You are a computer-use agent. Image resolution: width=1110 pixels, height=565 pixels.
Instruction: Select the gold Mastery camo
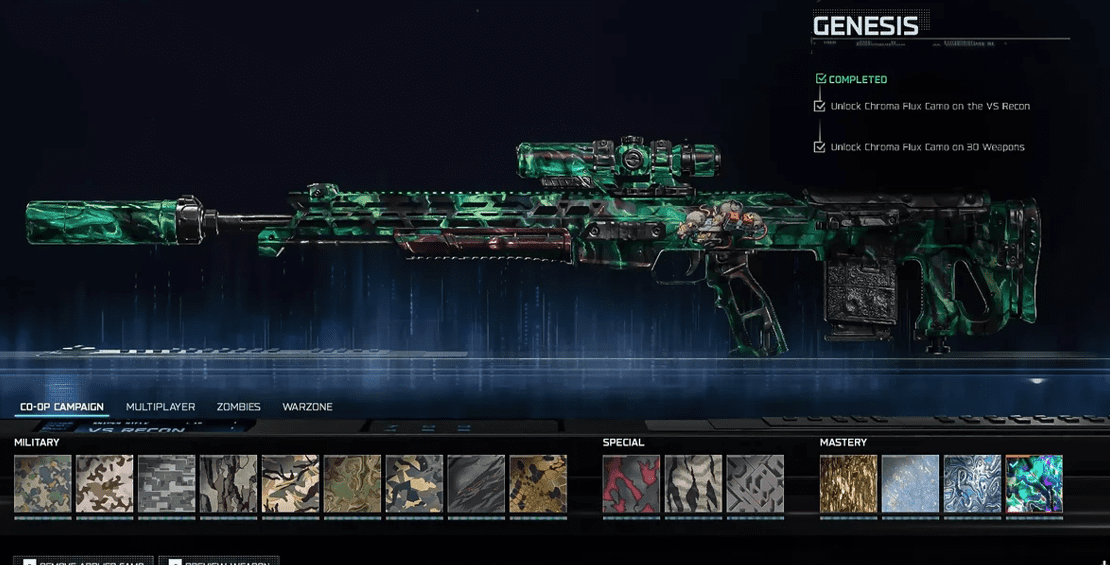(x=848, y=484)
